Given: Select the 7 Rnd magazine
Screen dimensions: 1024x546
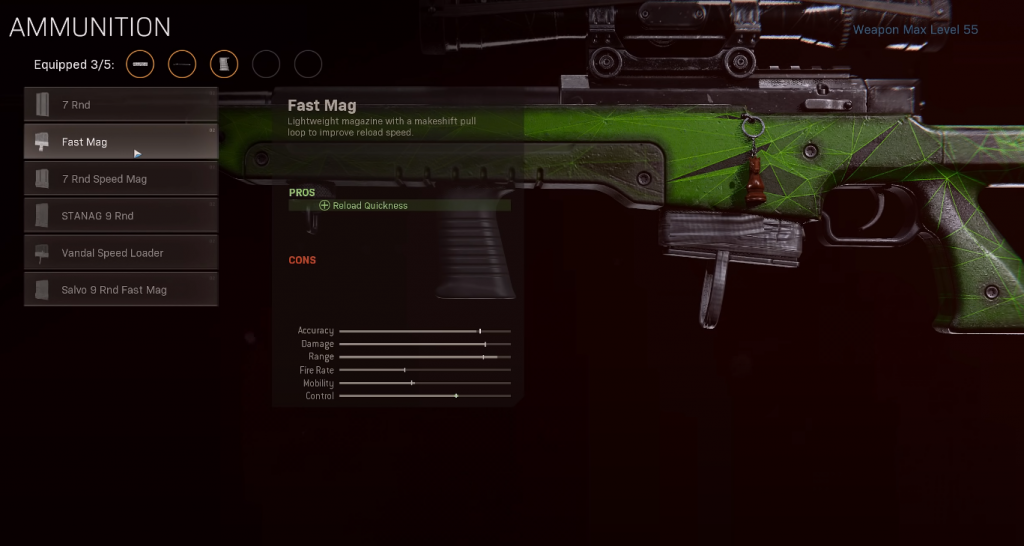Looking at the screenshot, I should 121,105.
